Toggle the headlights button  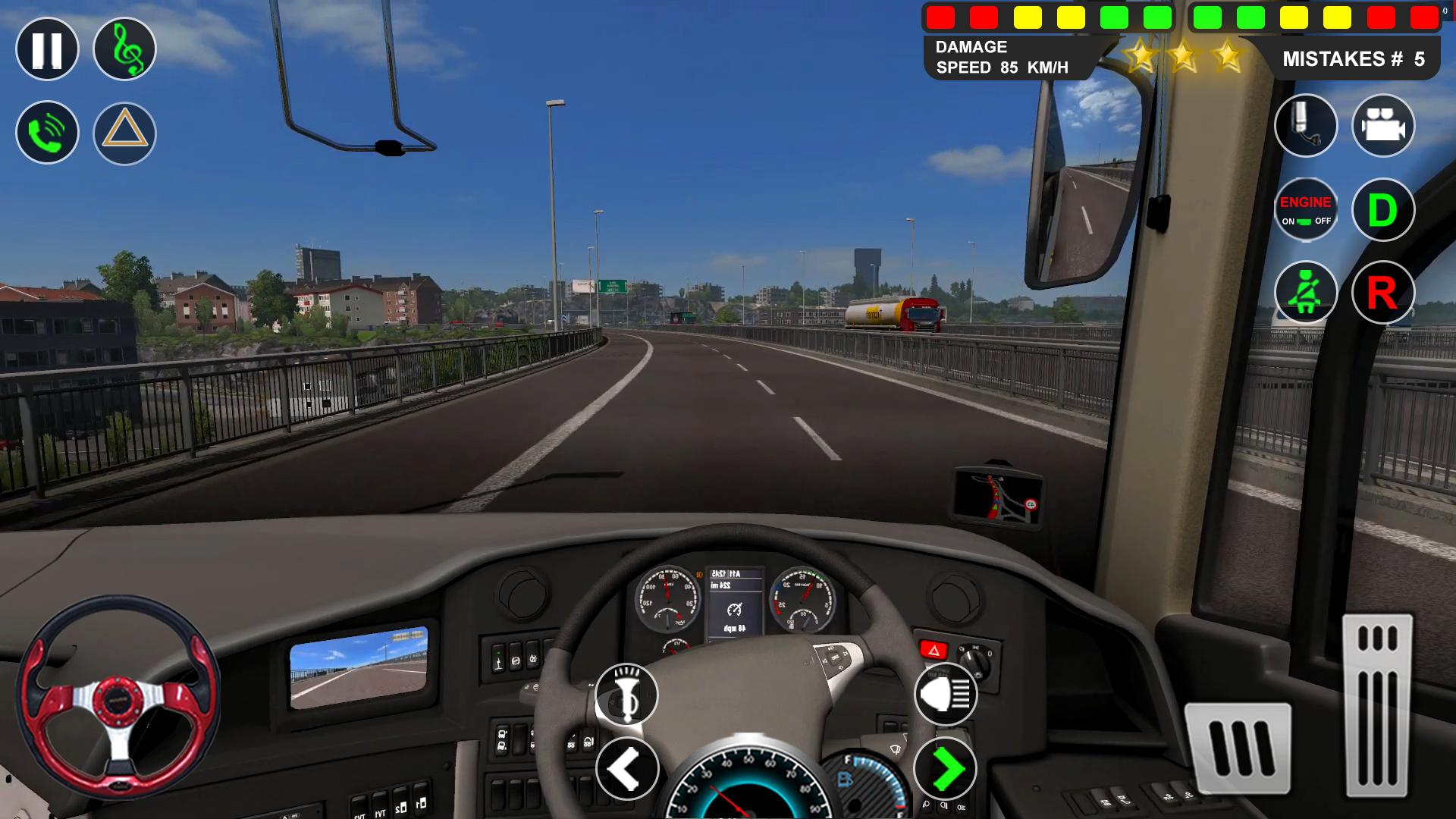pos(945,695)
